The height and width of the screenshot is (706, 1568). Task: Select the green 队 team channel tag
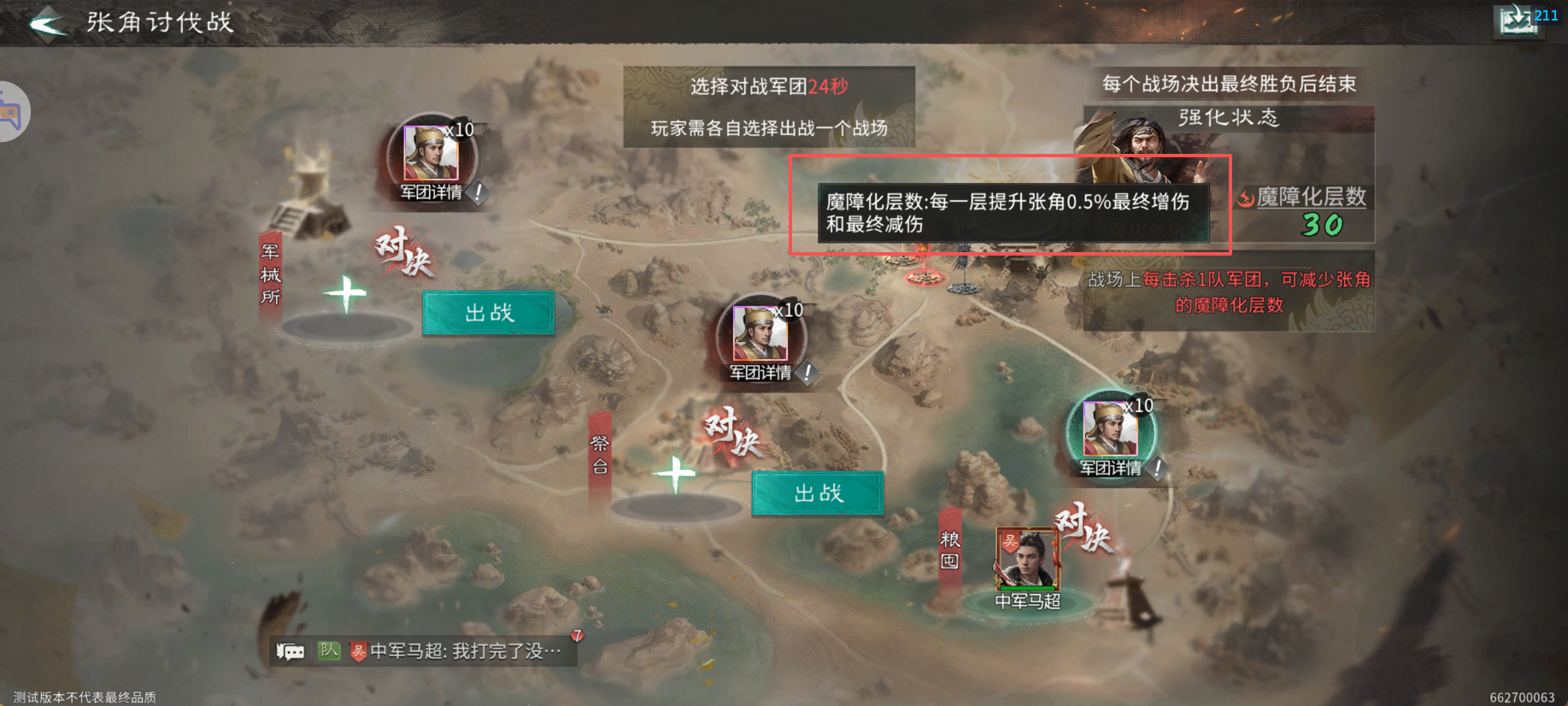point(329,650)
